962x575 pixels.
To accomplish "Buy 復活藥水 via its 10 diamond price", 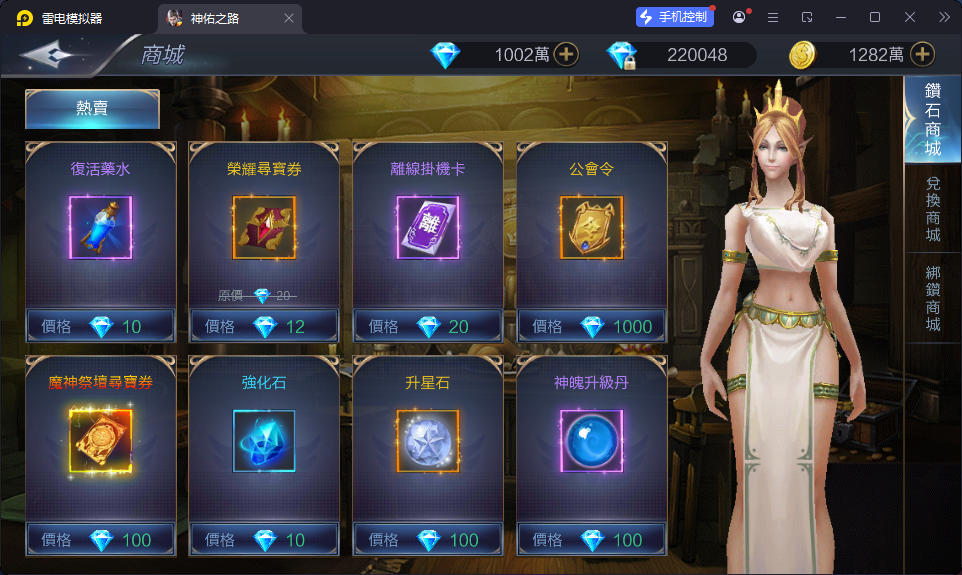I will click(x=100, y=326).
